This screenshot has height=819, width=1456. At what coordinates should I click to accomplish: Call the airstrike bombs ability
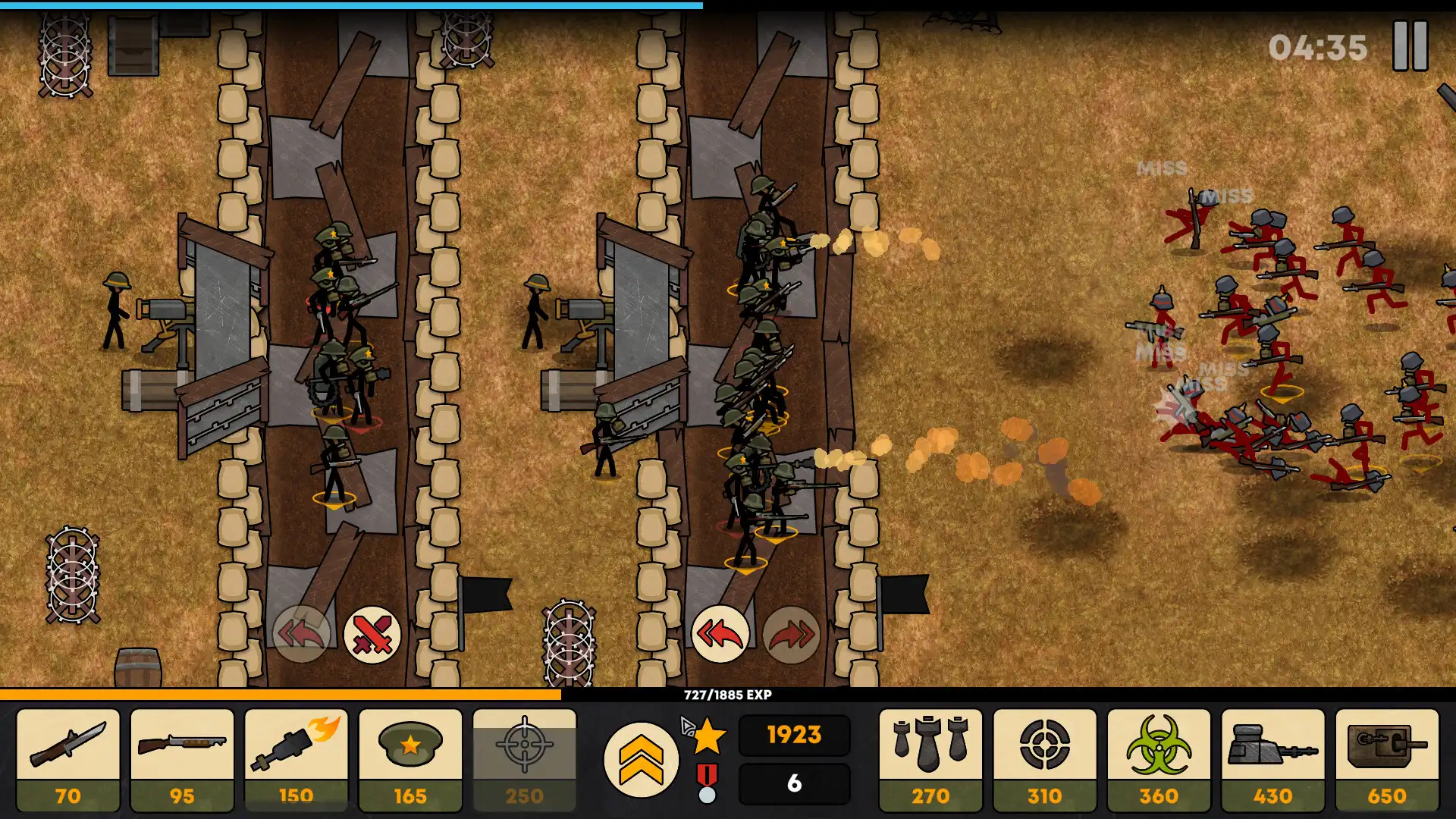pos(929,758)
